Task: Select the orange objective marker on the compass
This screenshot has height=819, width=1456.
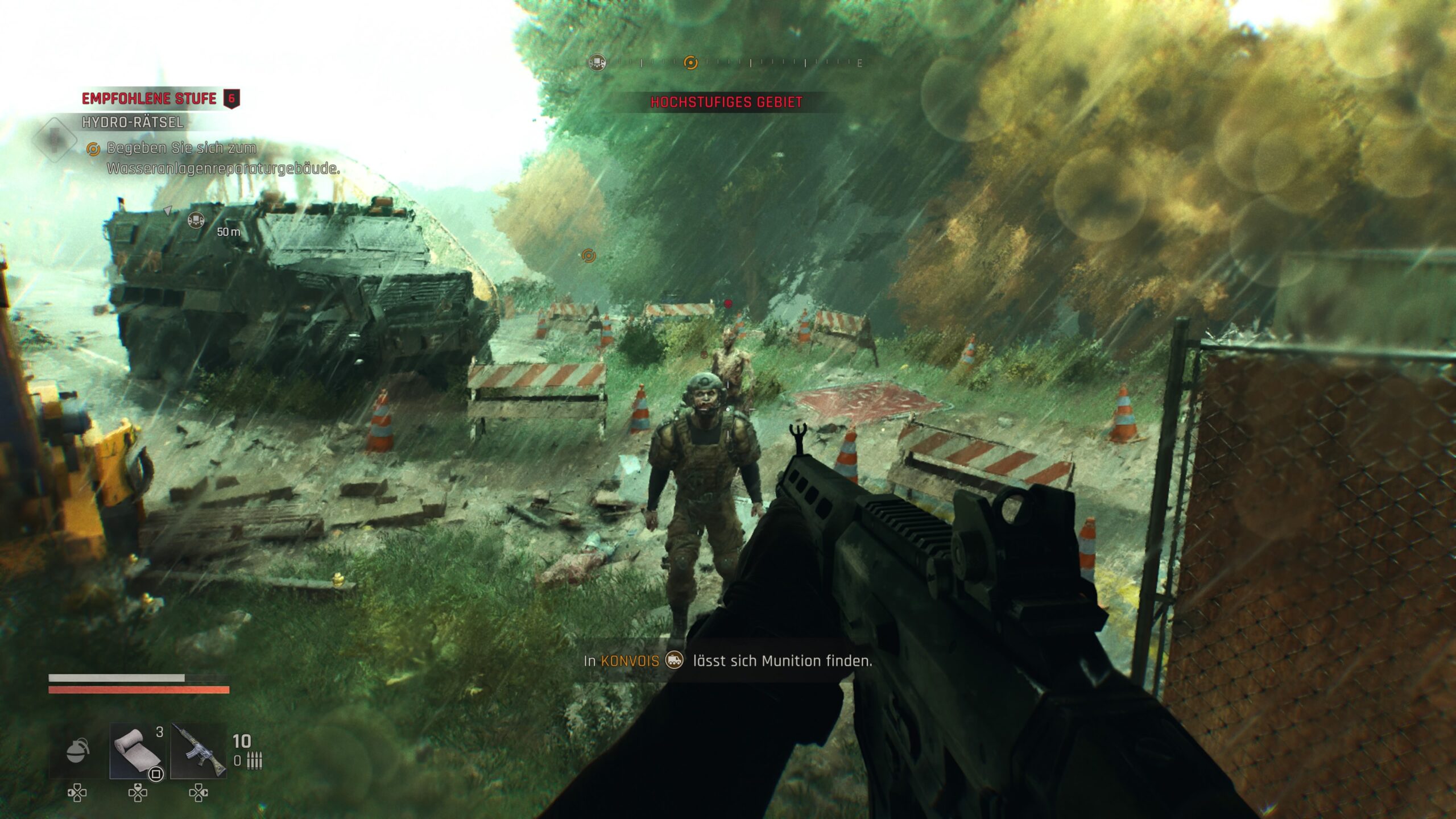Action: (x=690, y=62)
